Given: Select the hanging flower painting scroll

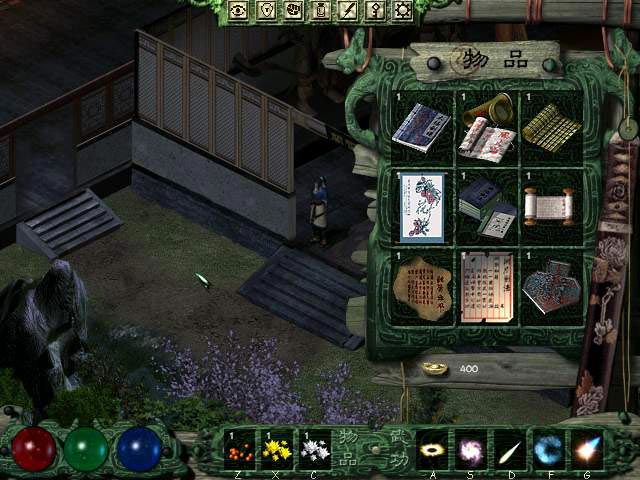Looking at the screenshot, I should (x=420, y=206).
